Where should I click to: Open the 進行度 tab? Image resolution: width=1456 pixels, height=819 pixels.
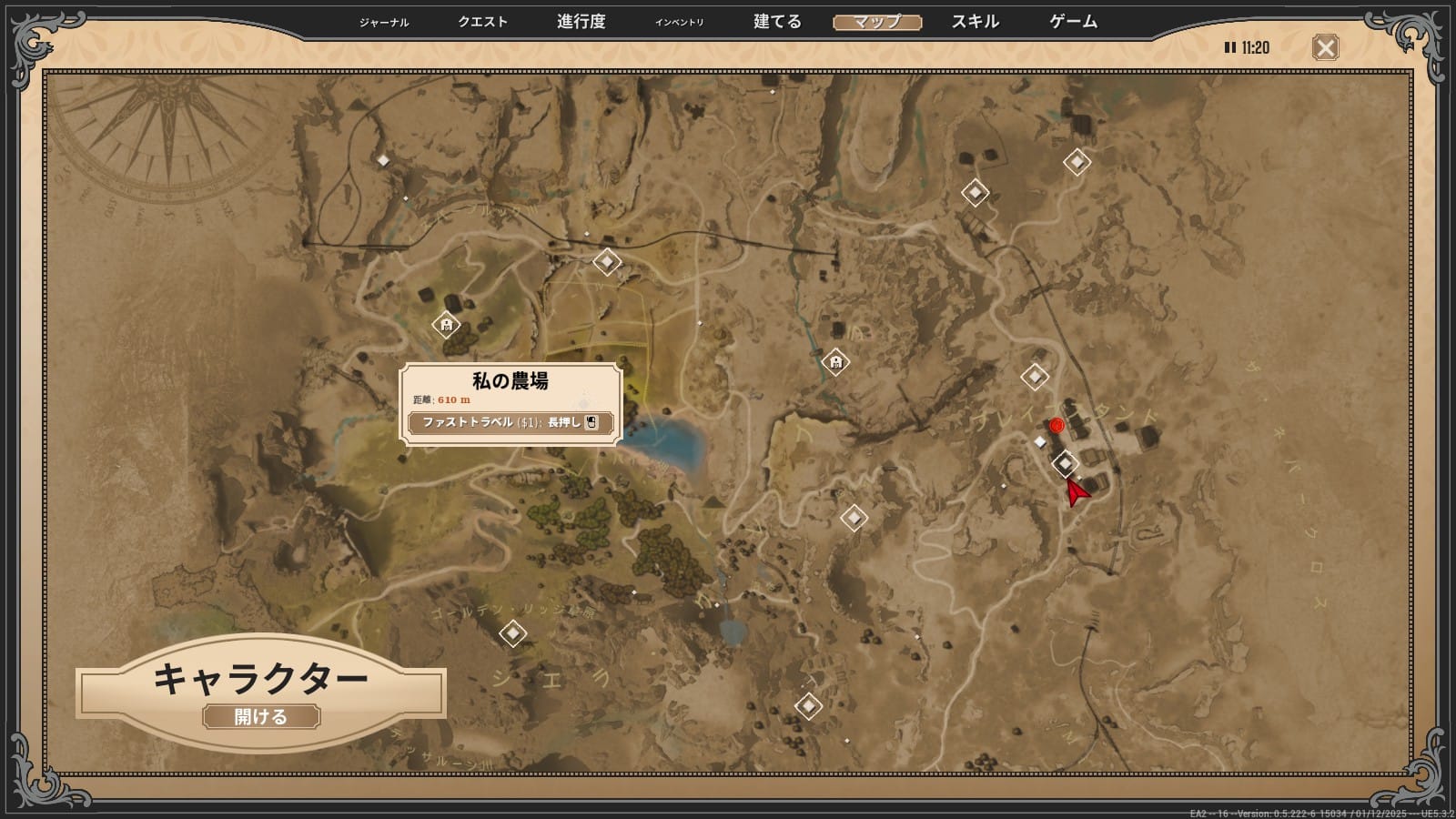coord(581,22)
